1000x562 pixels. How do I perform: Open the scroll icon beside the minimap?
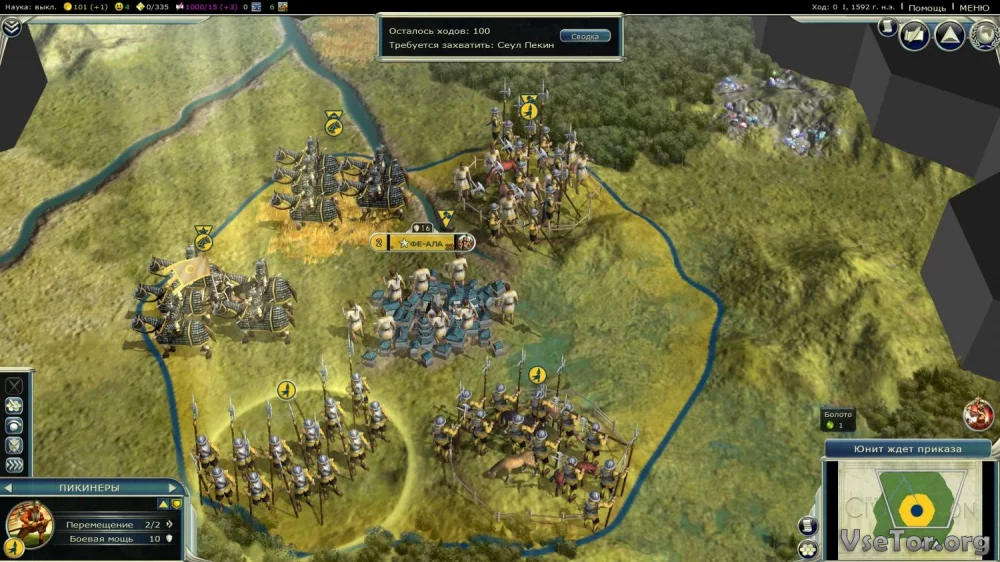point(808,526)
